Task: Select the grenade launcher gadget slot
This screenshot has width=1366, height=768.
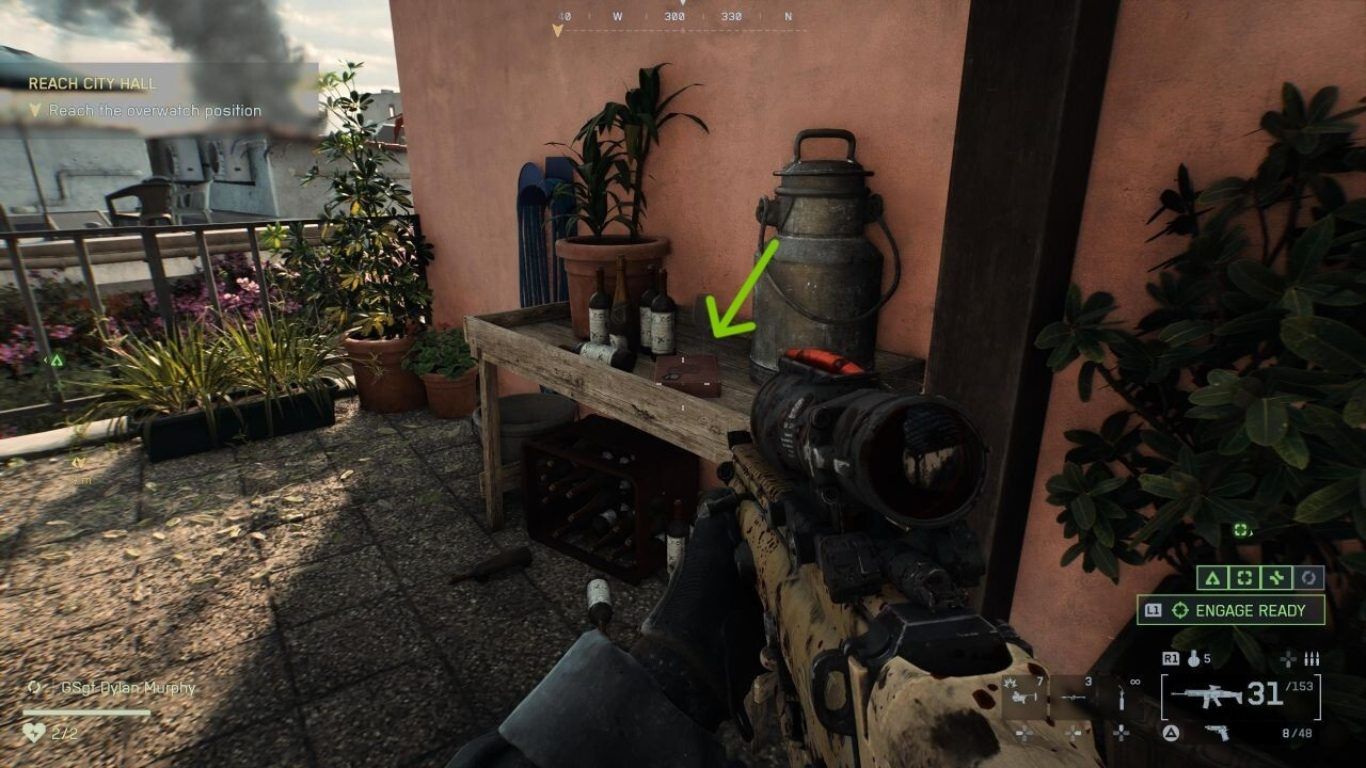Action: point(1023,694)
